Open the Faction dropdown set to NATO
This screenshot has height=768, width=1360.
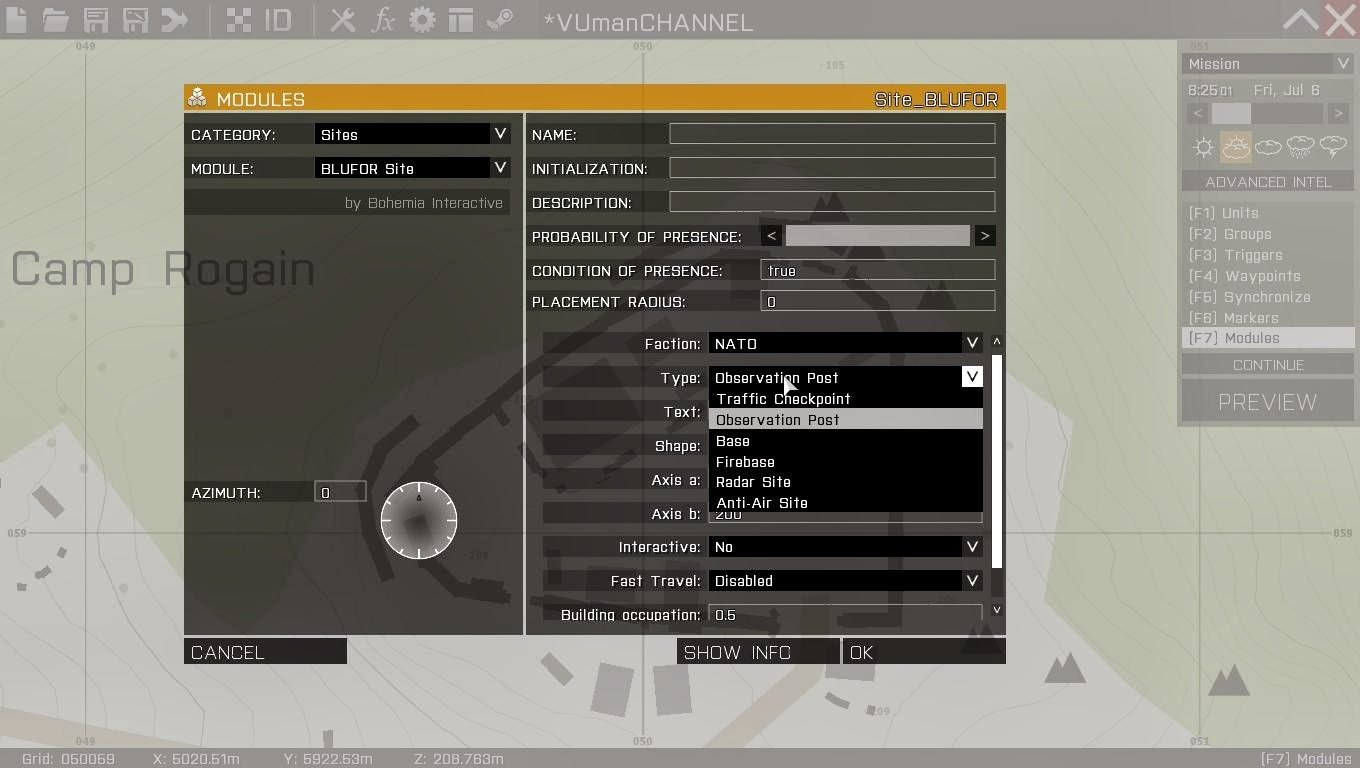click(x=845, y=343)
